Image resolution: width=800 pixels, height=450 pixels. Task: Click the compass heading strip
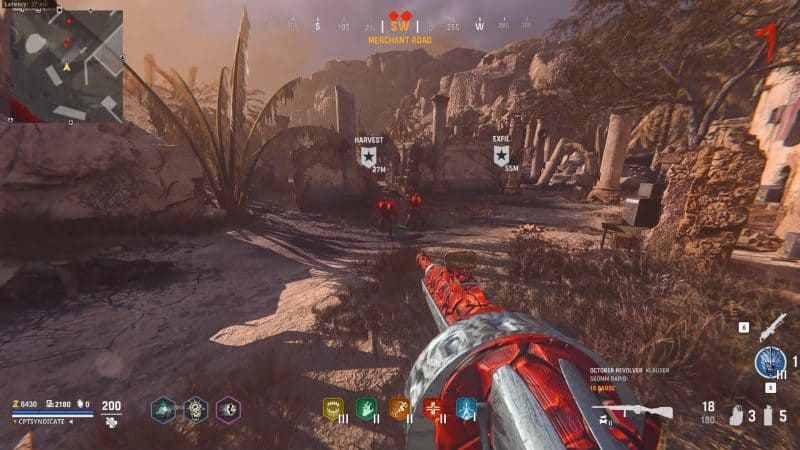tap(400, 26)
